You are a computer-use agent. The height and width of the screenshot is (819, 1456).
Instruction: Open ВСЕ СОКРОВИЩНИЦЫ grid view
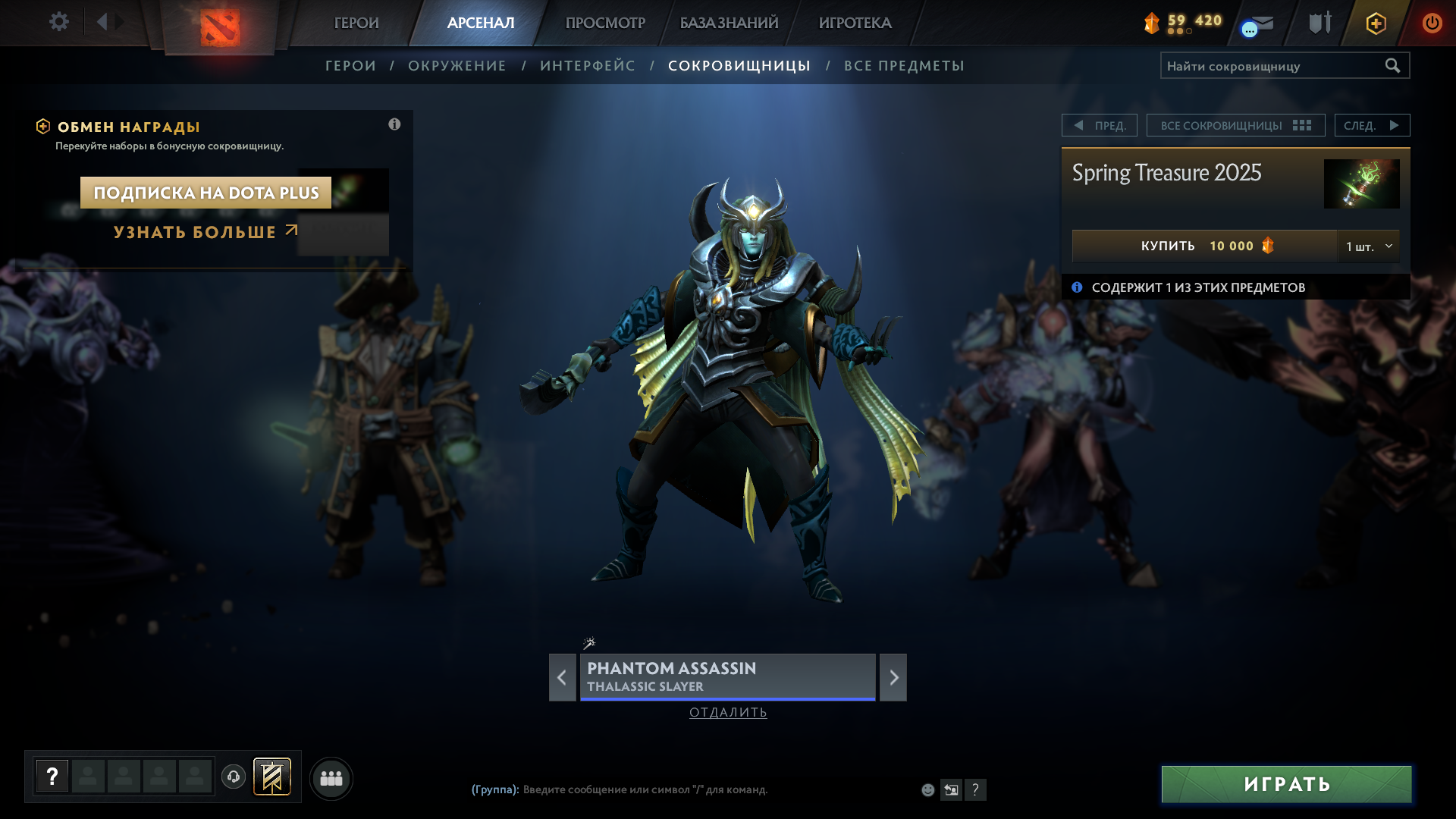pos(1235,125)
